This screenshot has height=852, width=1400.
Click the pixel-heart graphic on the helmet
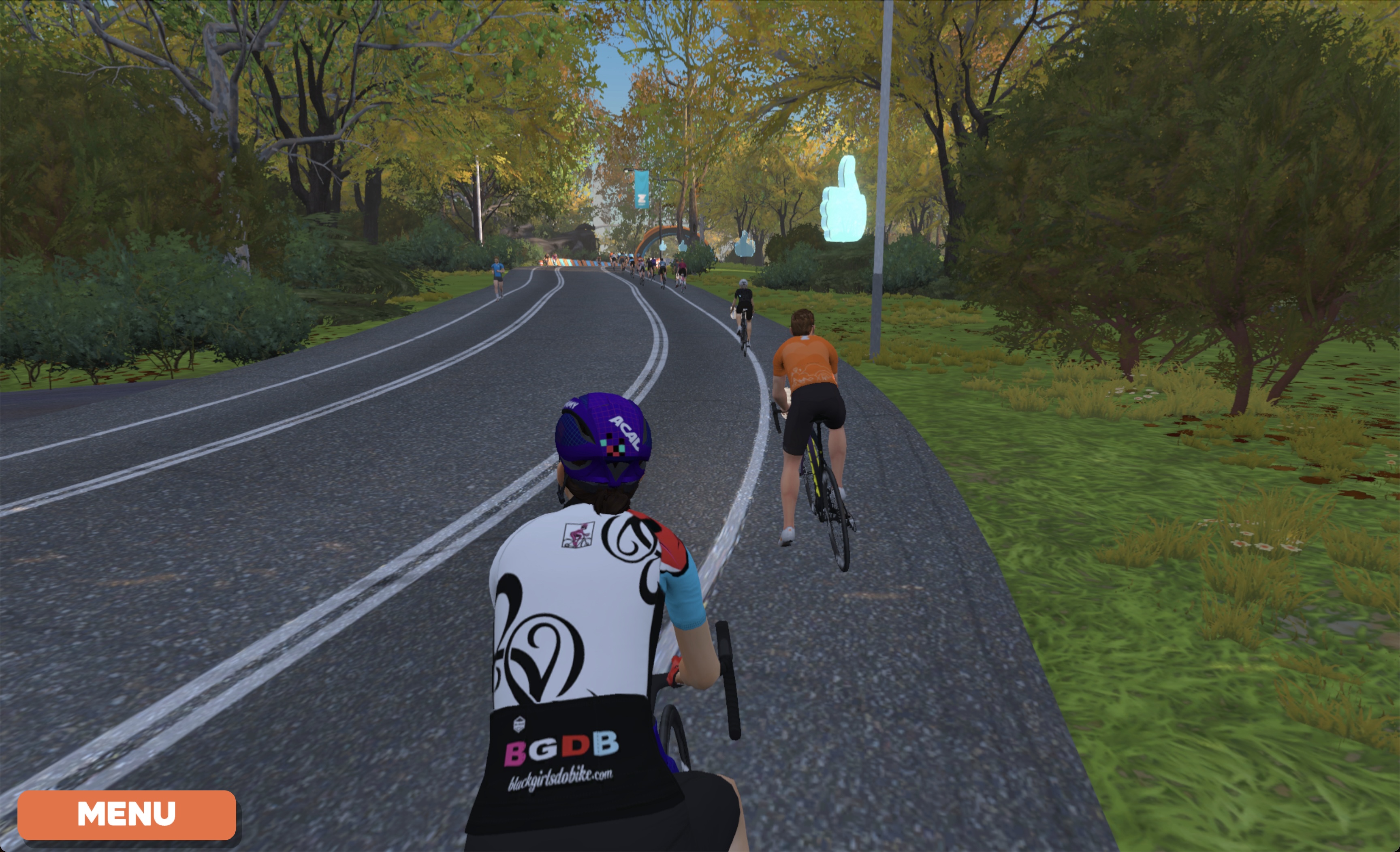[612, 445]
